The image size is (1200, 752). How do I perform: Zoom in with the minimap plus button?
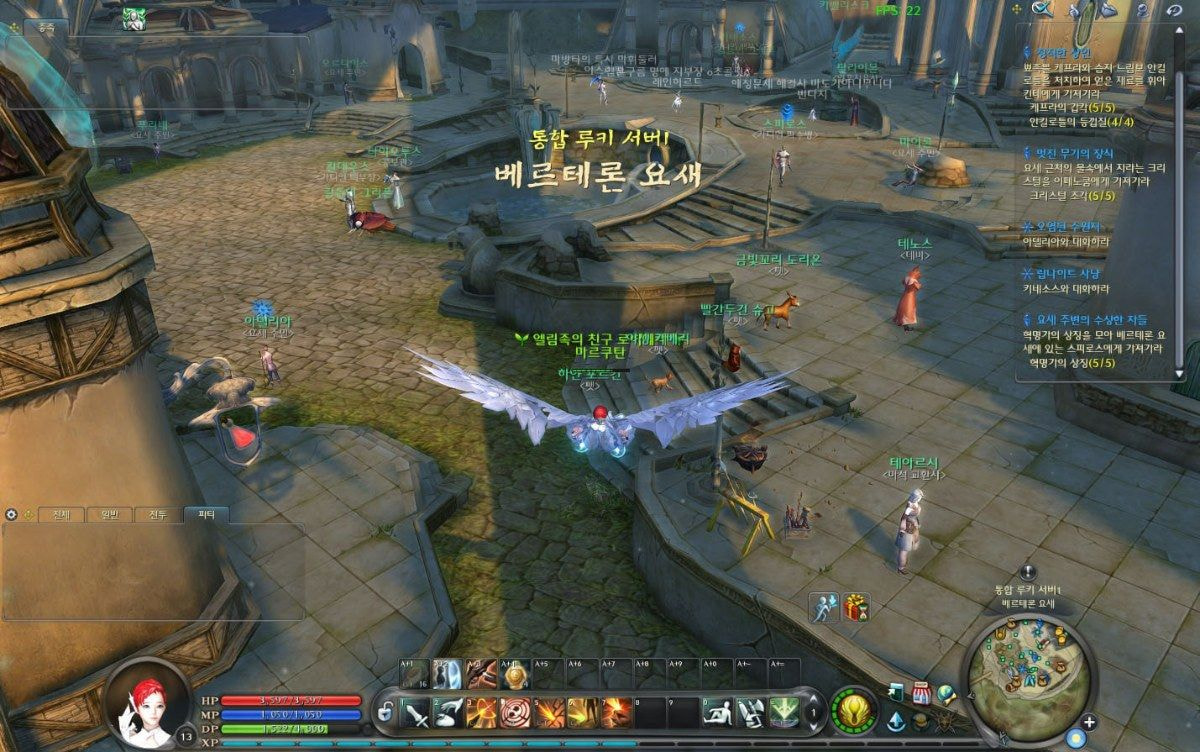(1089, 722)
